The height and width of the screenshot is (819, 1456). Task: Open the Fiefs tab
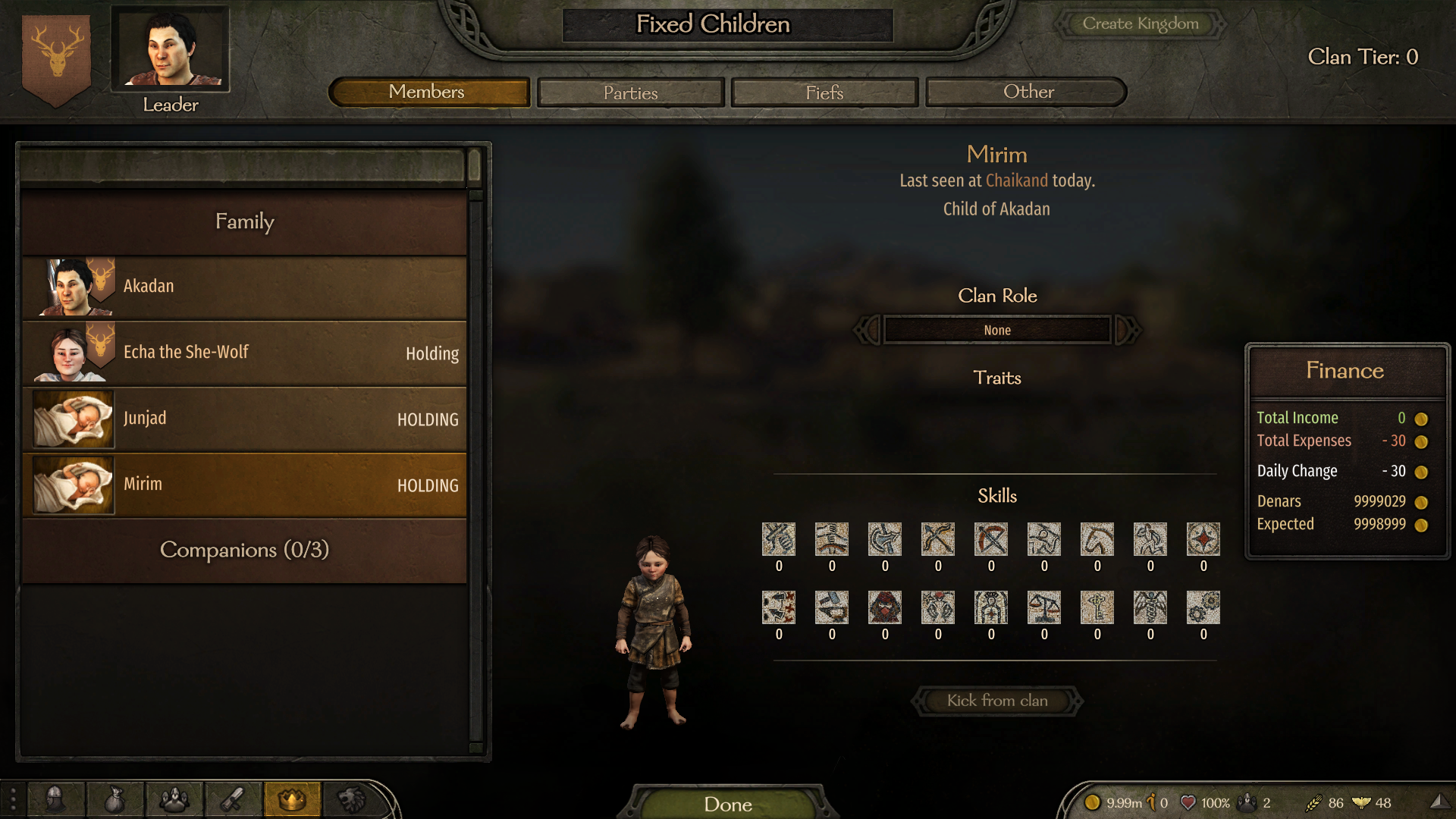(x=824, y=93)
